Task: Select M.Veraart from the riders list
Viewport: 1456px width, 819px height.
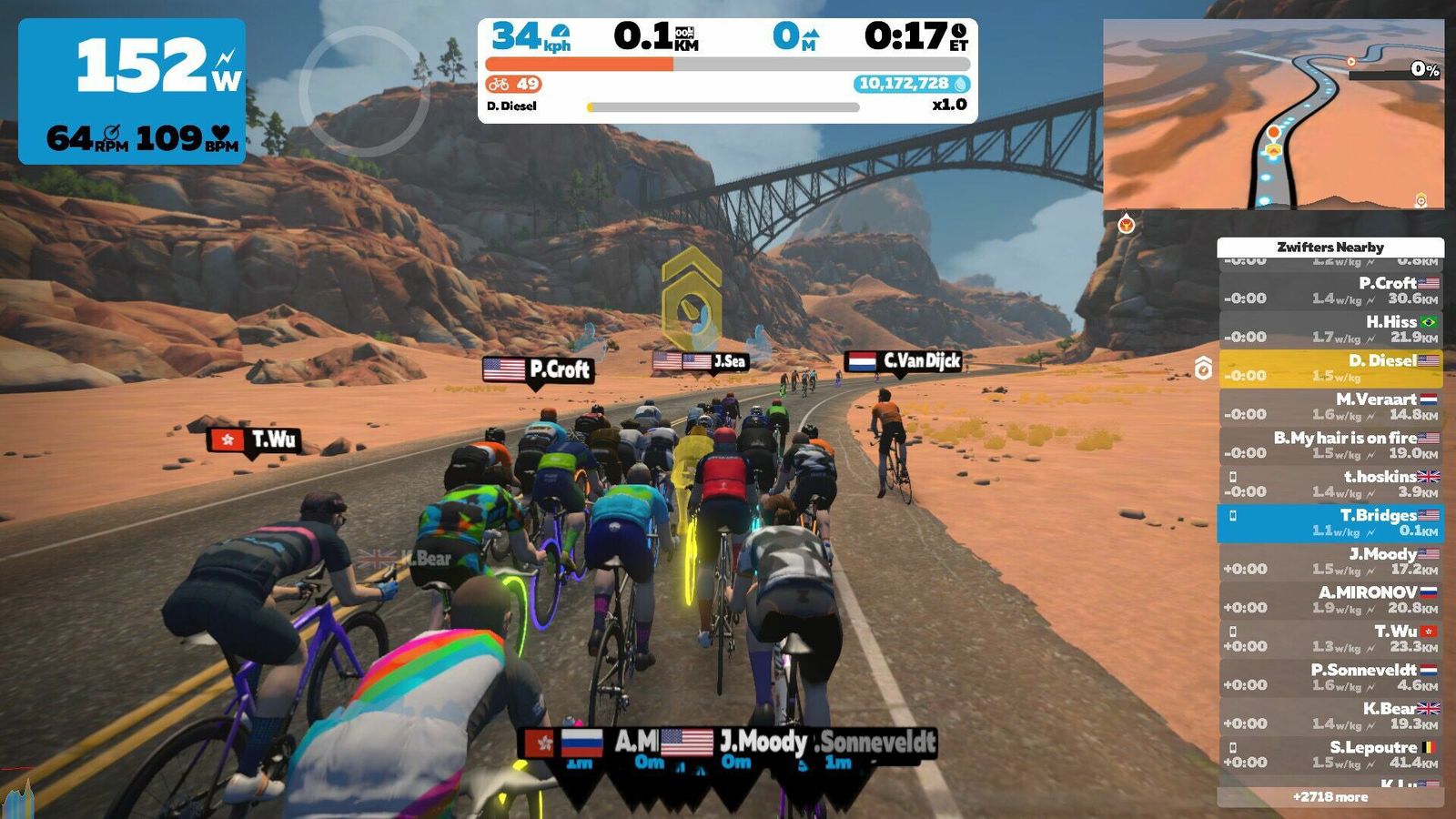Action: coord(1330,407)
